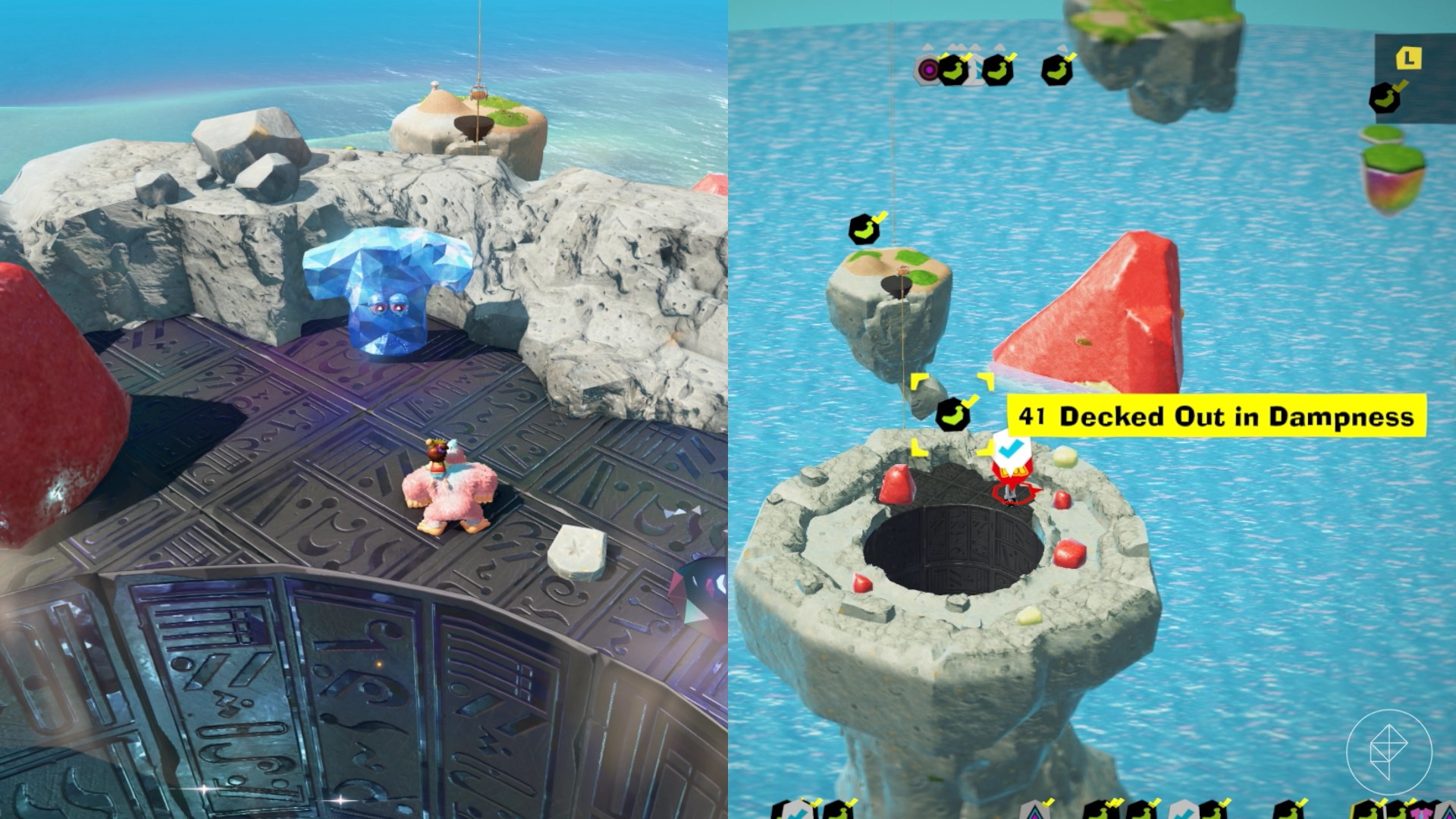Click the "Decked Out in Dampness" label
The image size is (1456, 819).
pyautogui.click(x=1216, y=416)
